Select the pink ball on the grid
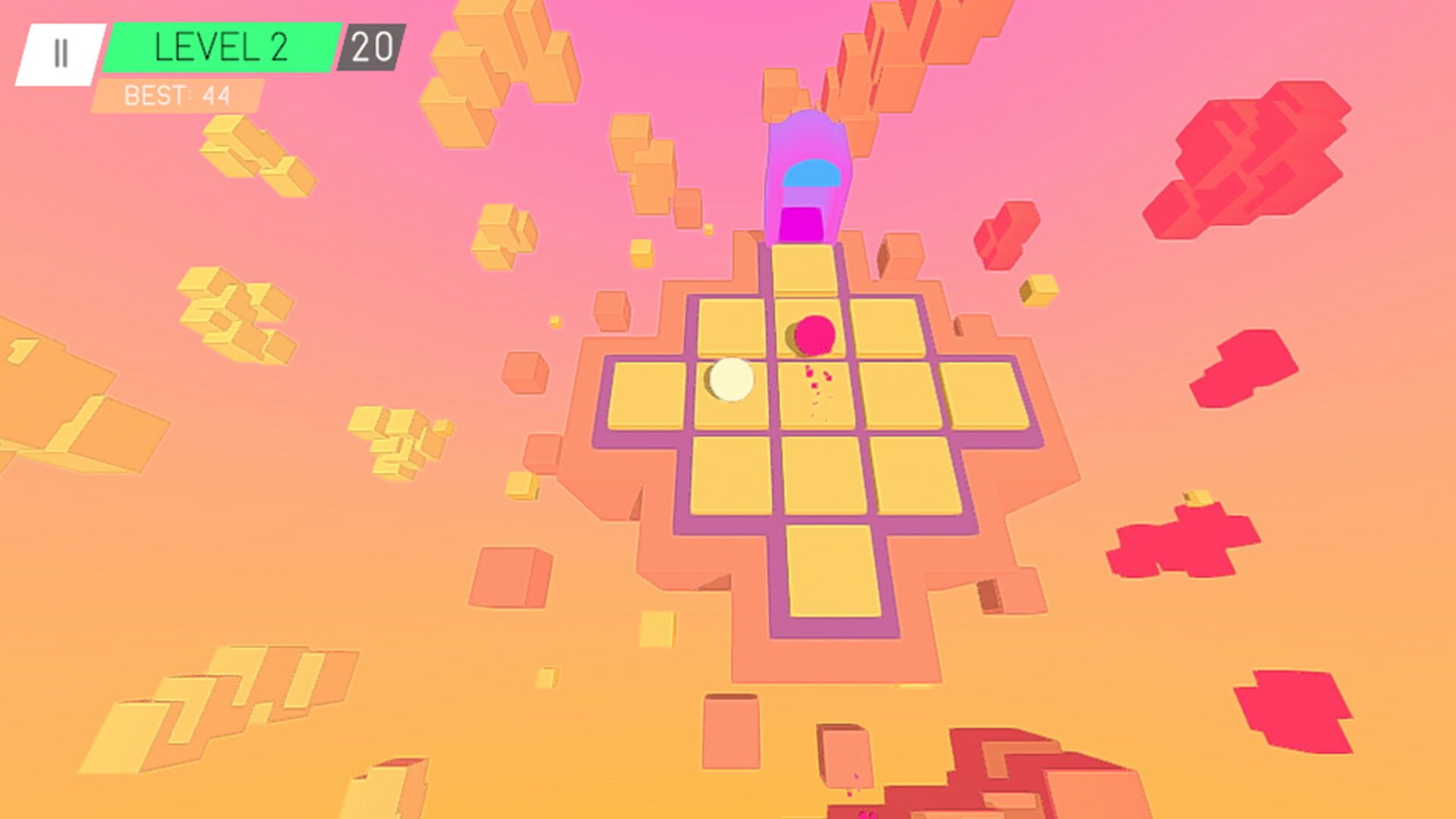 [816, 334]
